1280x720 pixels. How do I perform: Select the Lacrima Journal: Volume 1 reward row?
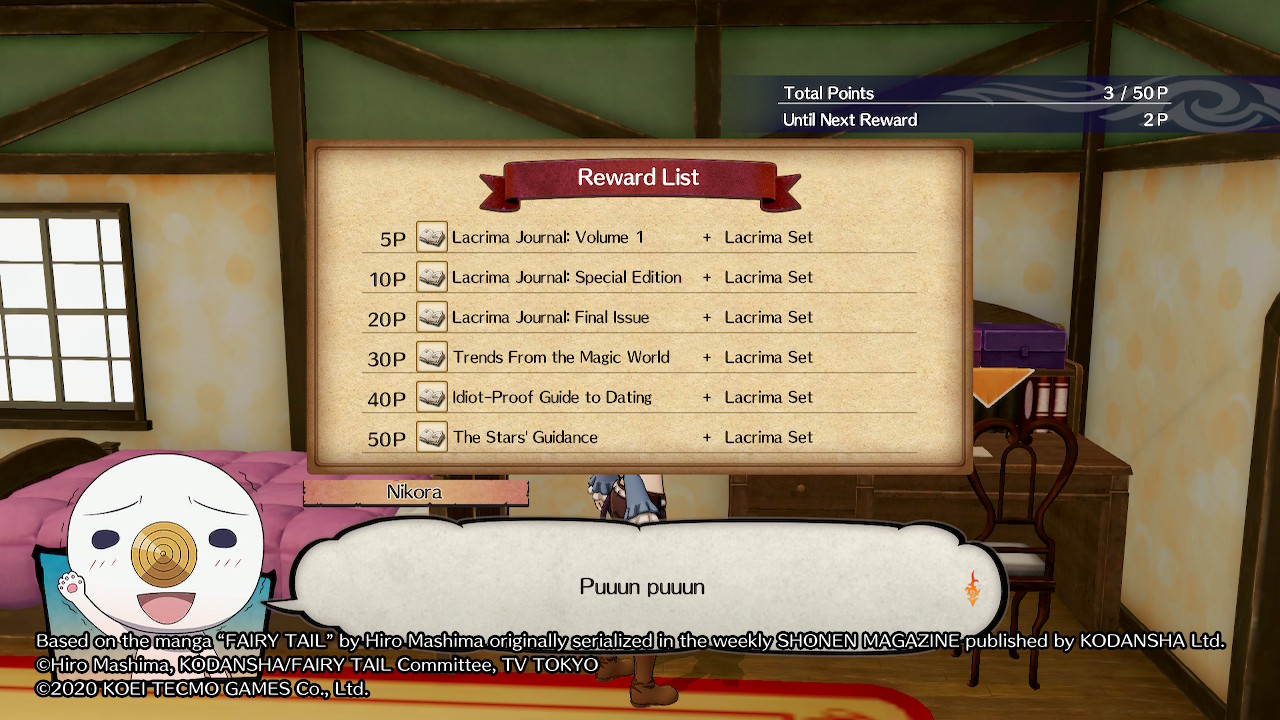pyautogui.click(x=638, y=238)
